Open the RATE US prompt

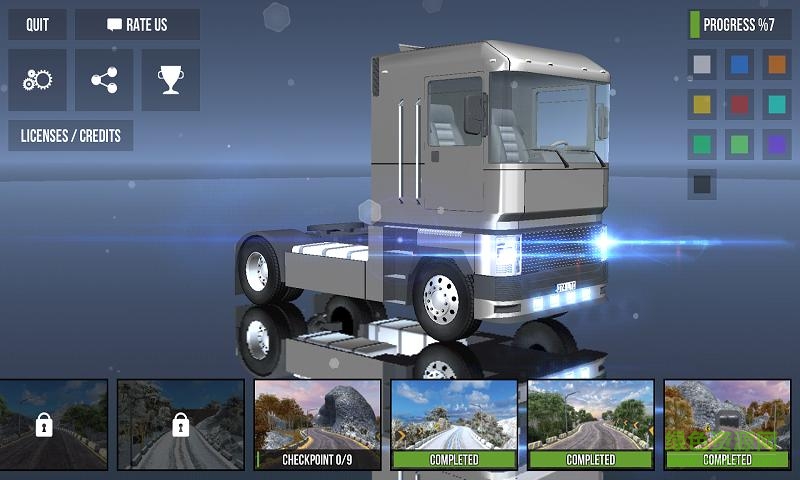coord(137,24)
